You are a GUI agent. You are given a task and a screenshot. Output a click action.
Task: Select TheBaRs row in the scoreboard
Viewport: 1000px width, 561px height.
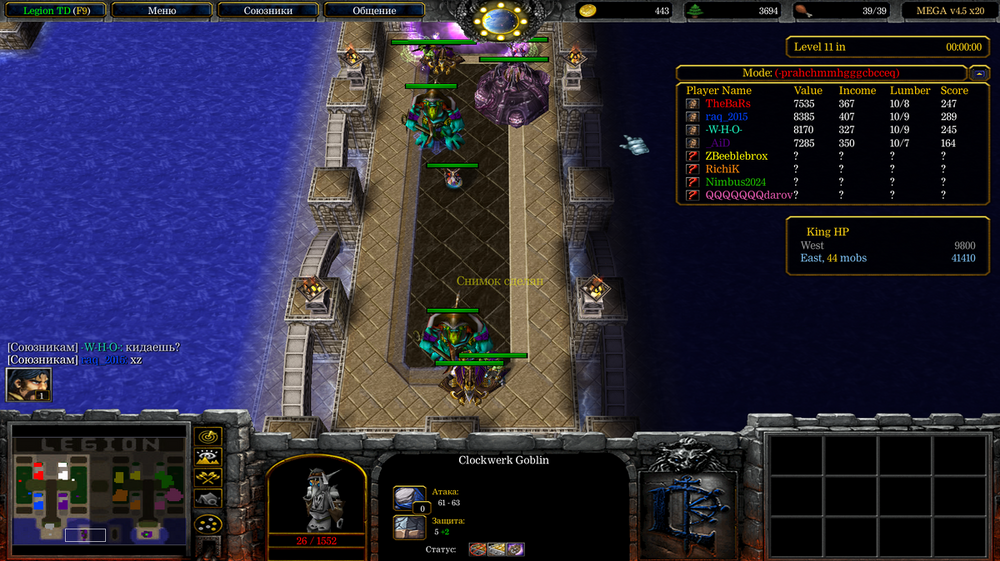click(x=726, y=104)
